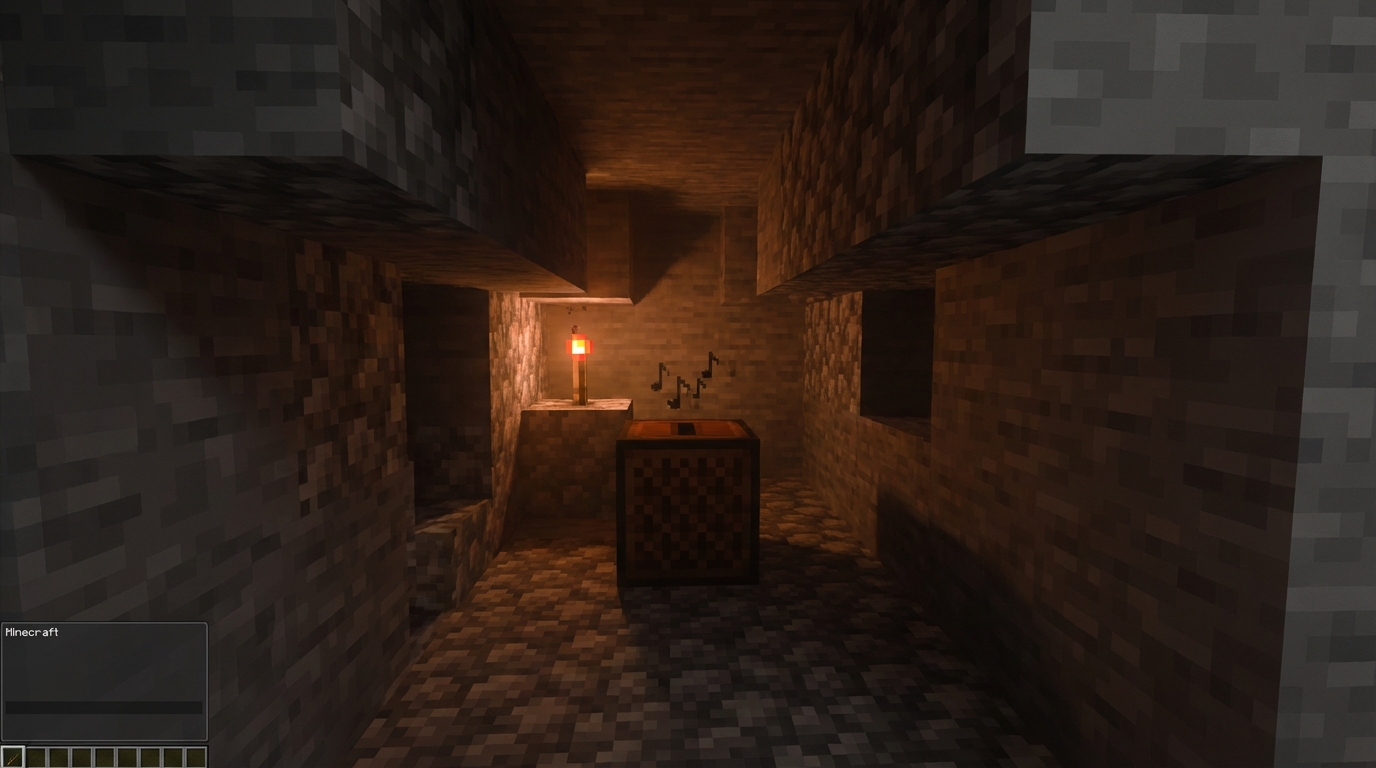Viewport: 1376px width, 768px height.
Task: Select the third hotbar slot
Action: [x=59, y=757]
